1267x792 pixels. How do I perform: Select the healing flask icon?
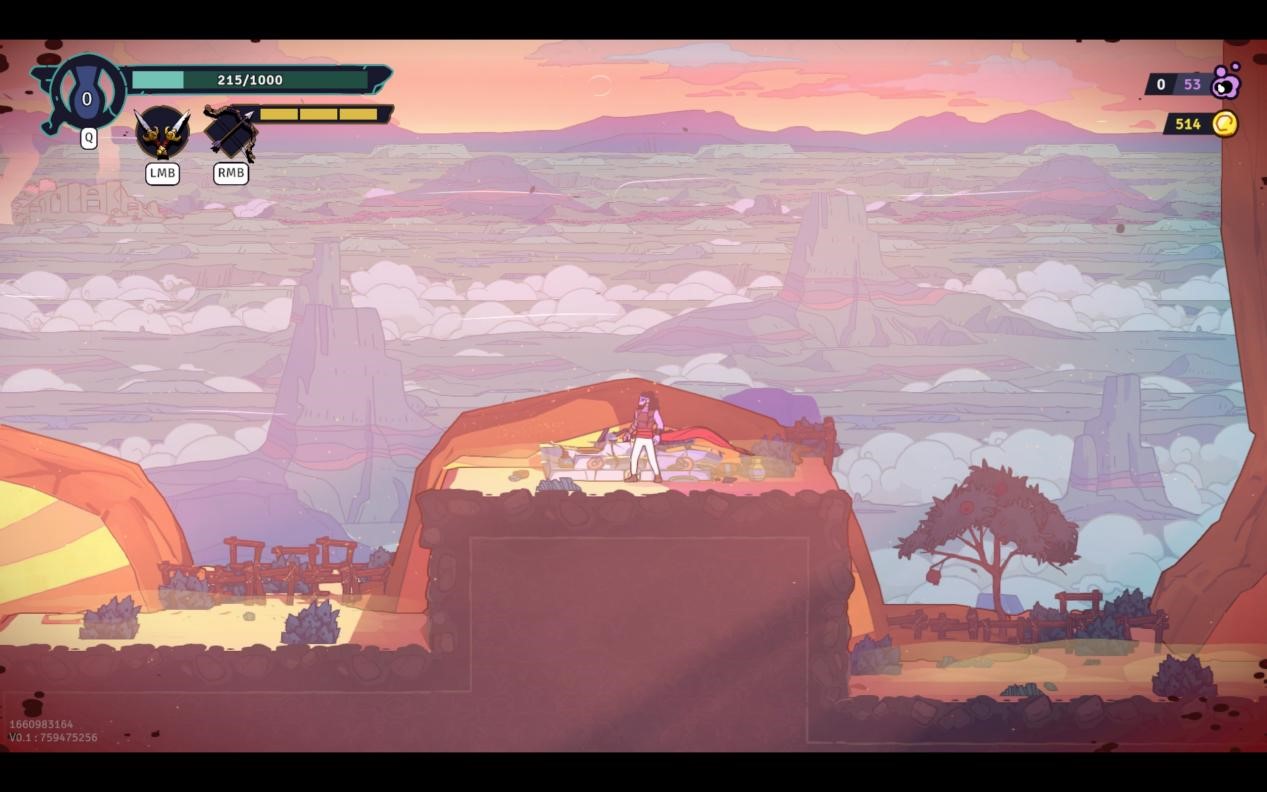coord(87,96)
